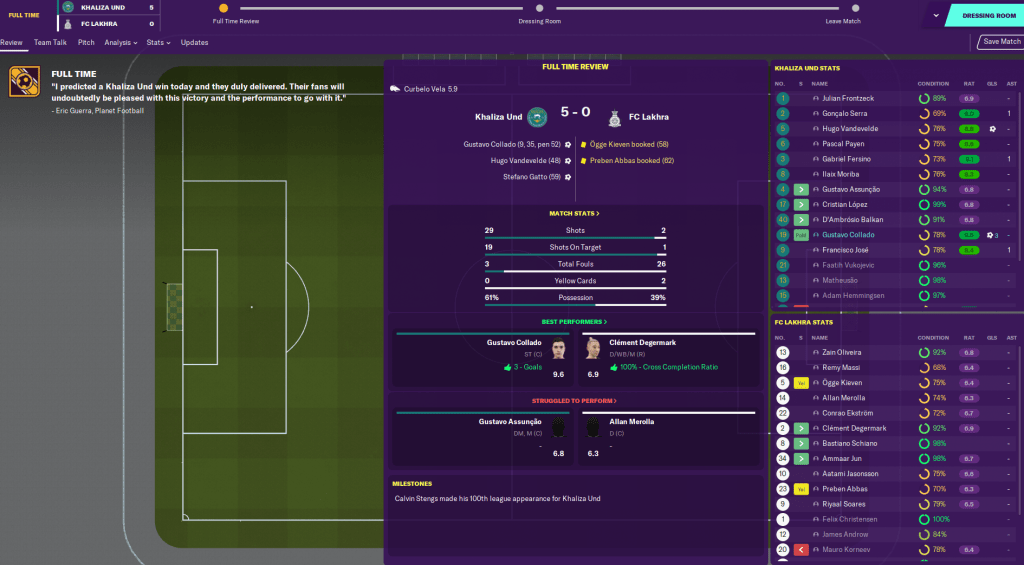
Task: Select the Full Time Review timeline marker
Action: 223,8
